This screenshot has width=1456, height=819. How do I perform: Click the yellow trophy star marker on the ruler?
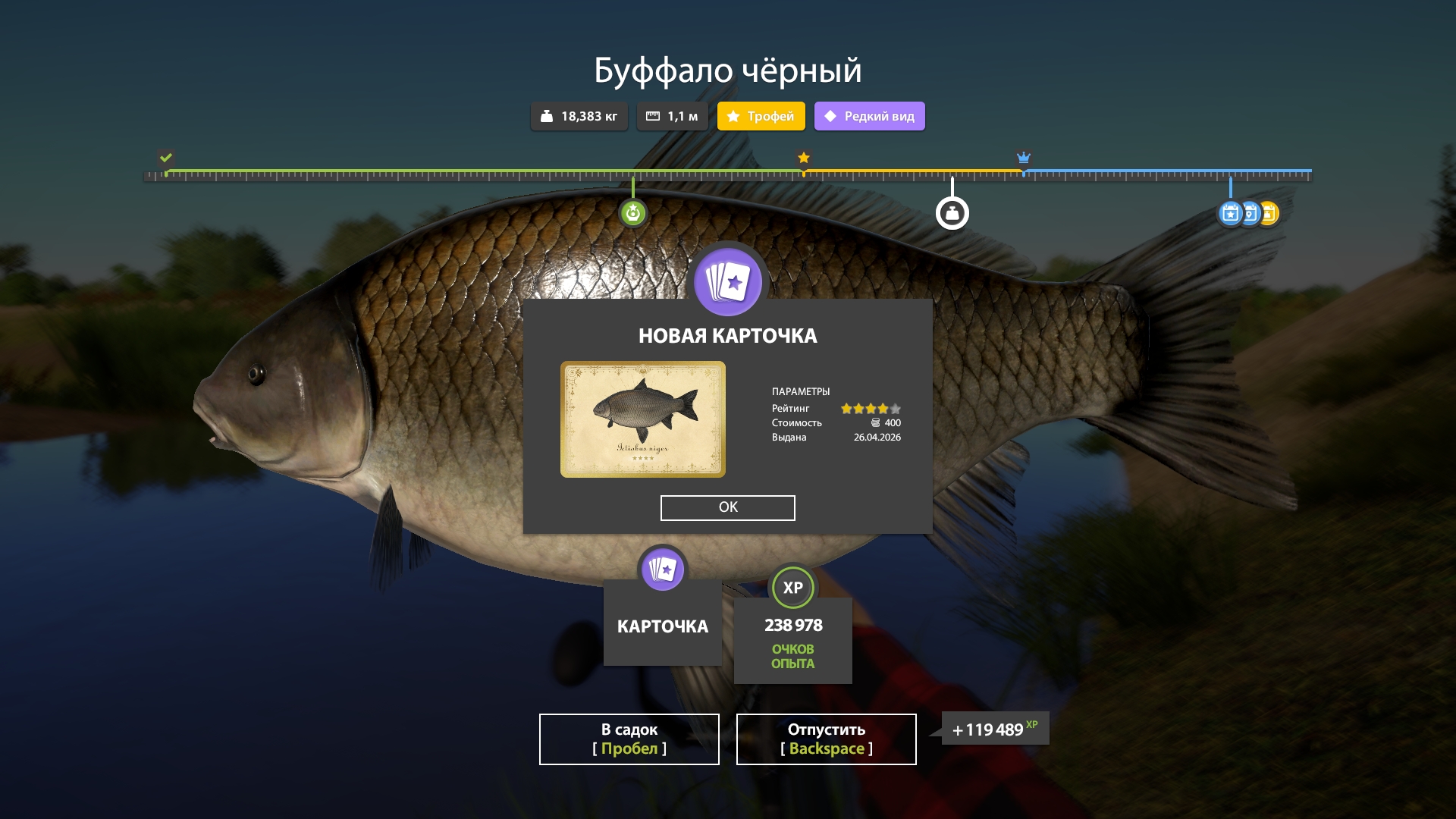(803, 158)
